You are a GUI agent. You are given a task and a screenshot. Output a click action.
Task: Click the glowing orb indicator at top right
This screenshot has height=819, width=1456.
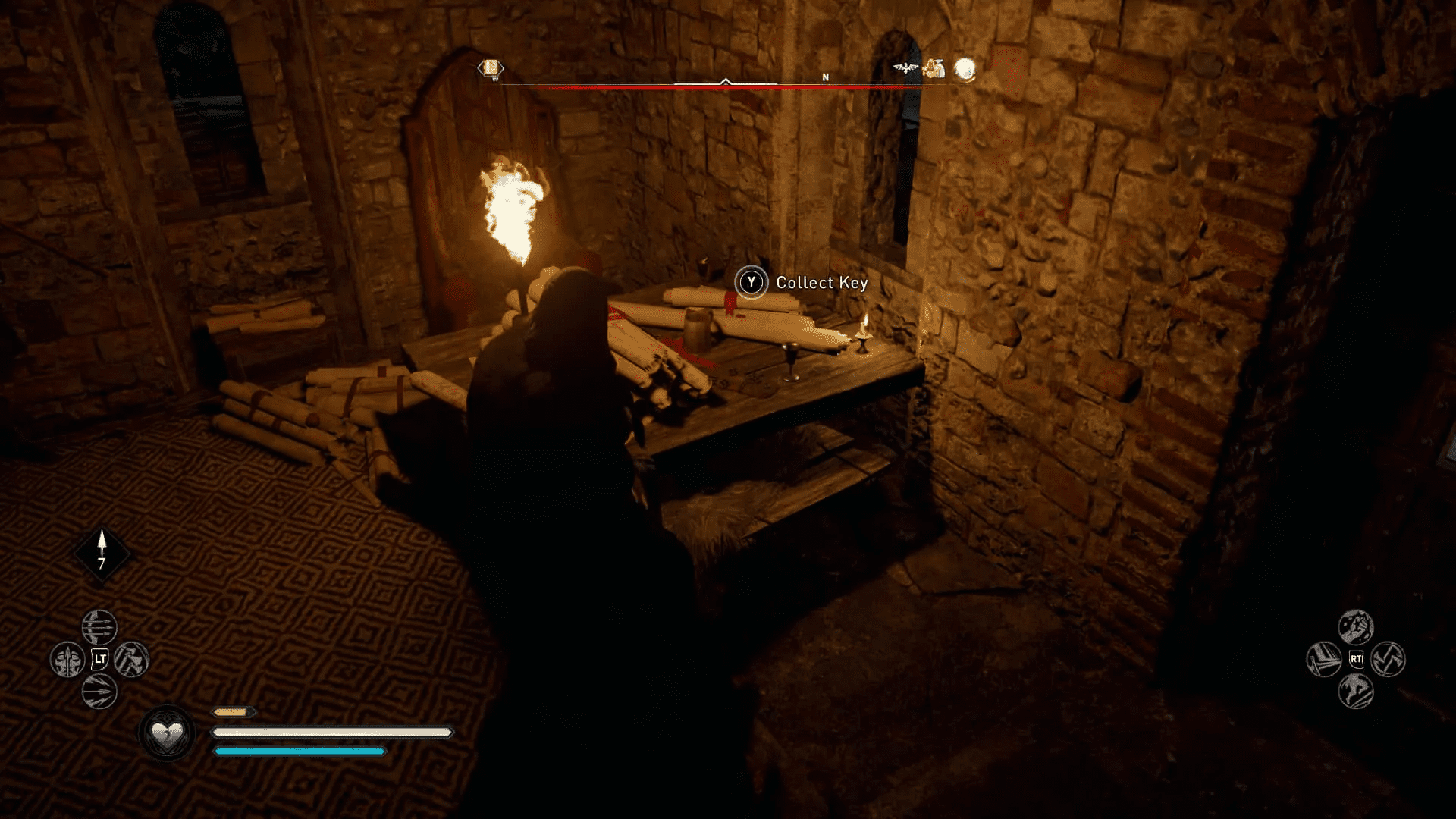(964, 68)
